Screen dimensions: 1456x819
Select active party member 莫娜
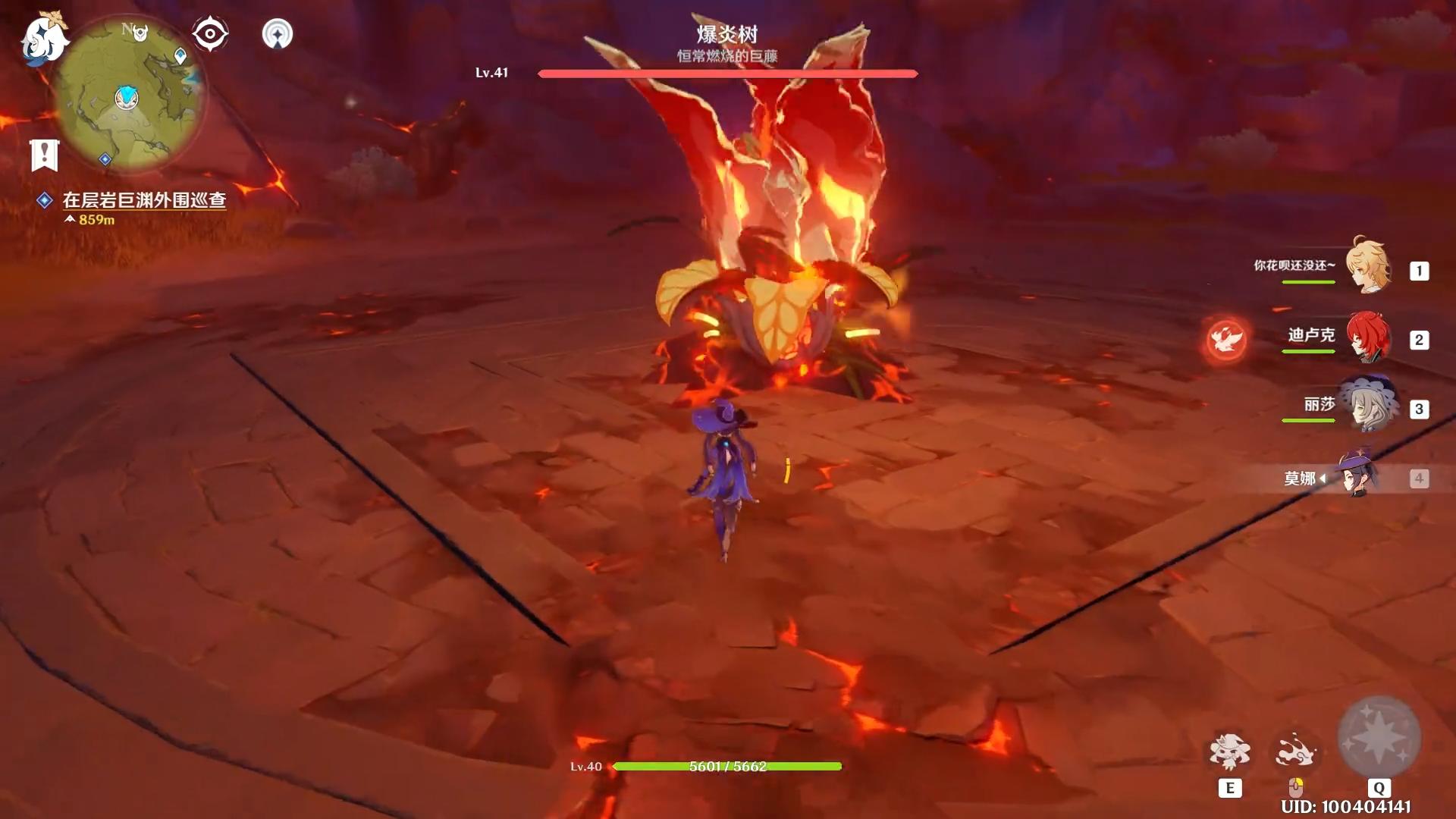coord(1357,476)
